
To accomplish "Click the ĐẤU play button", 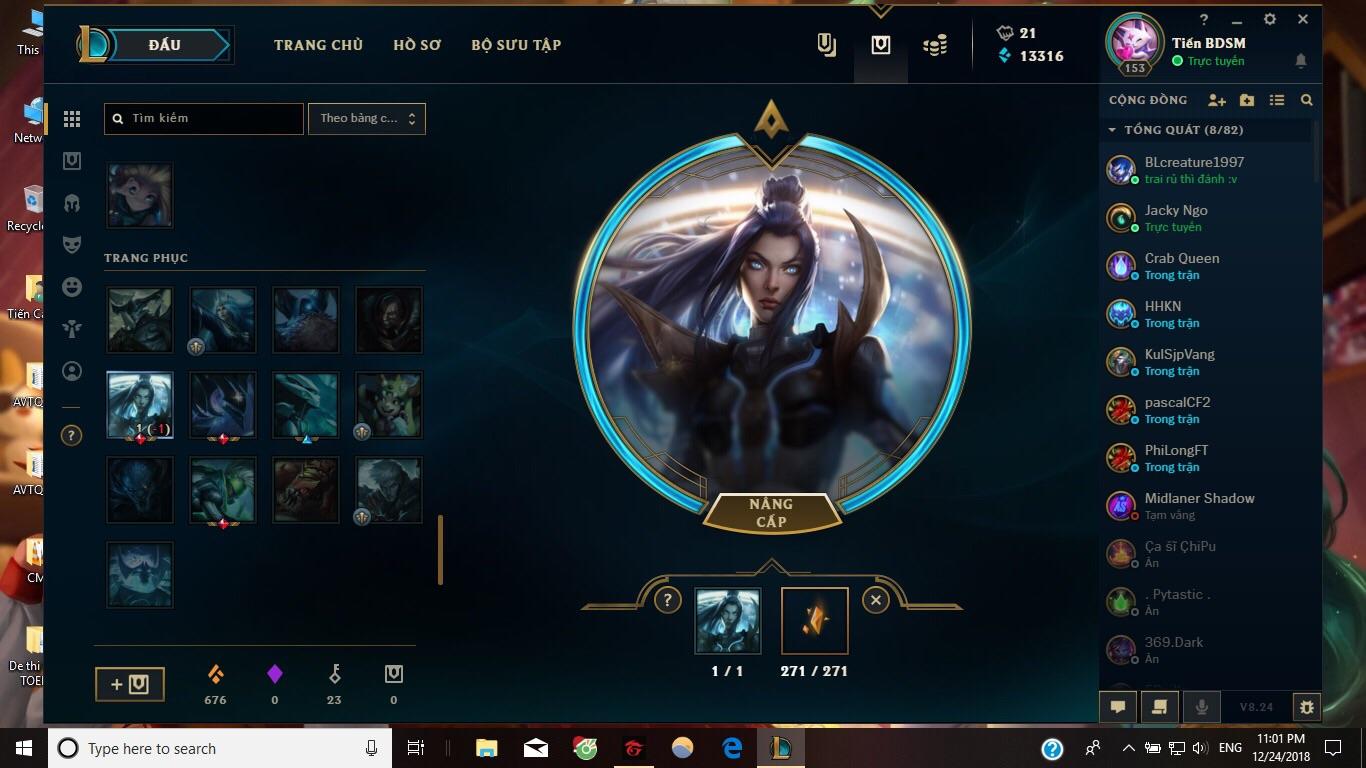I will [x=163, y=44].
